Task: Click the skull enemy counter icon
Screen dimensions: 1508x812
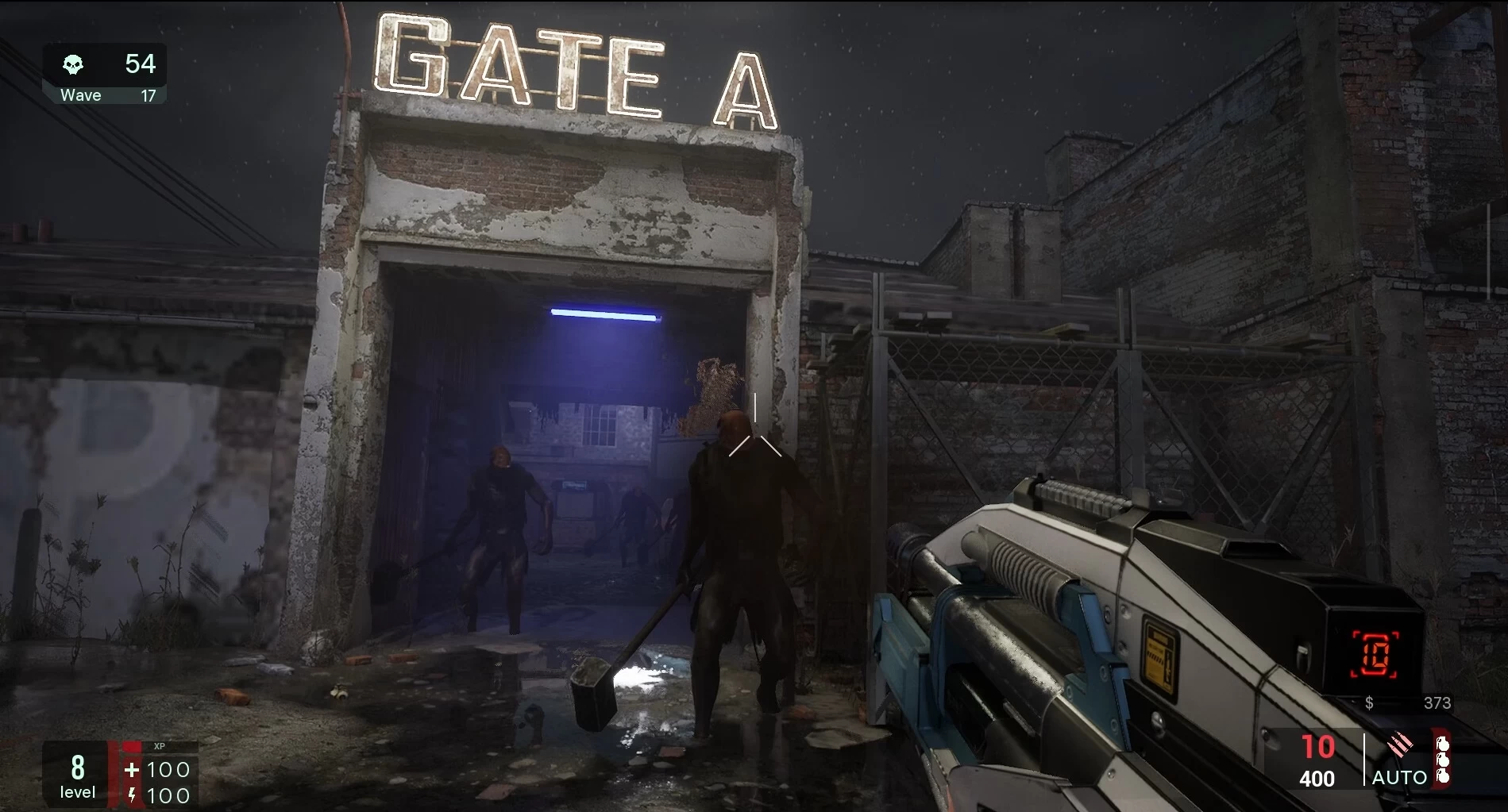Action: [x=75, y=64]
